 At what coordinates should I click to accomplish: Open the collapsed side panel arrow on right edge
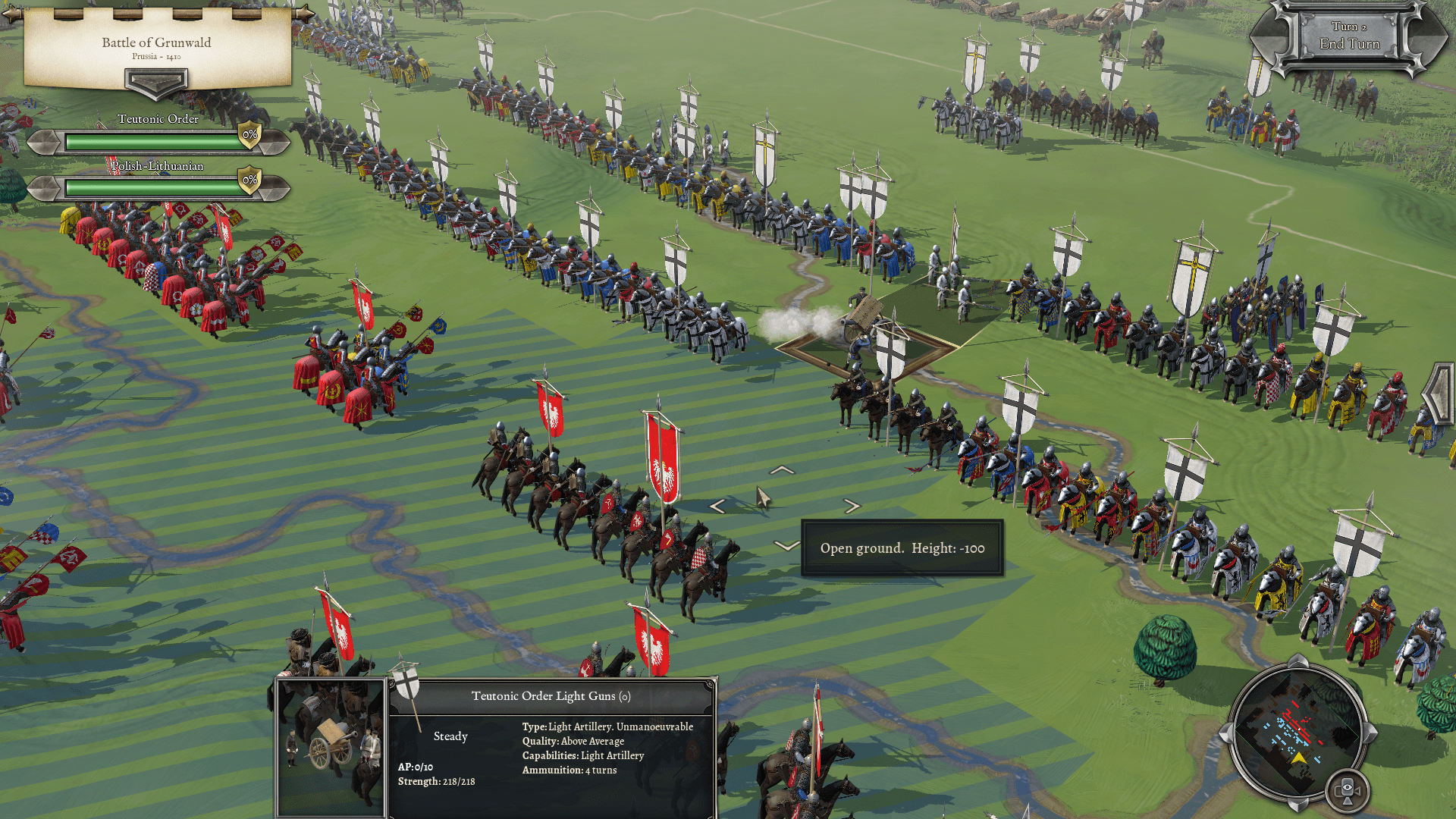point(1440,392)
